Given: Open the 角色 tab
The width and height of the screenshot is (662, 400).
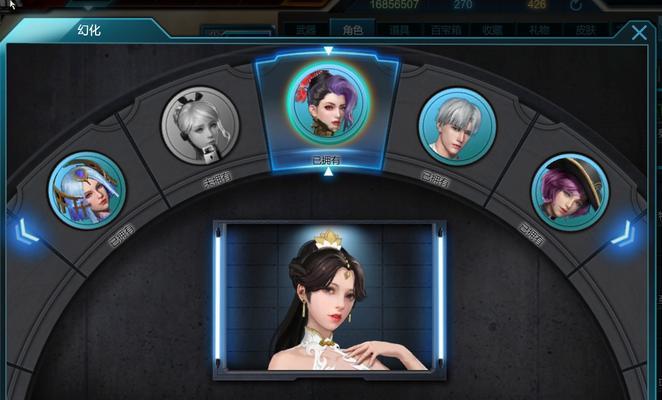Looking at the screenshot, I should tap(352, 30).
